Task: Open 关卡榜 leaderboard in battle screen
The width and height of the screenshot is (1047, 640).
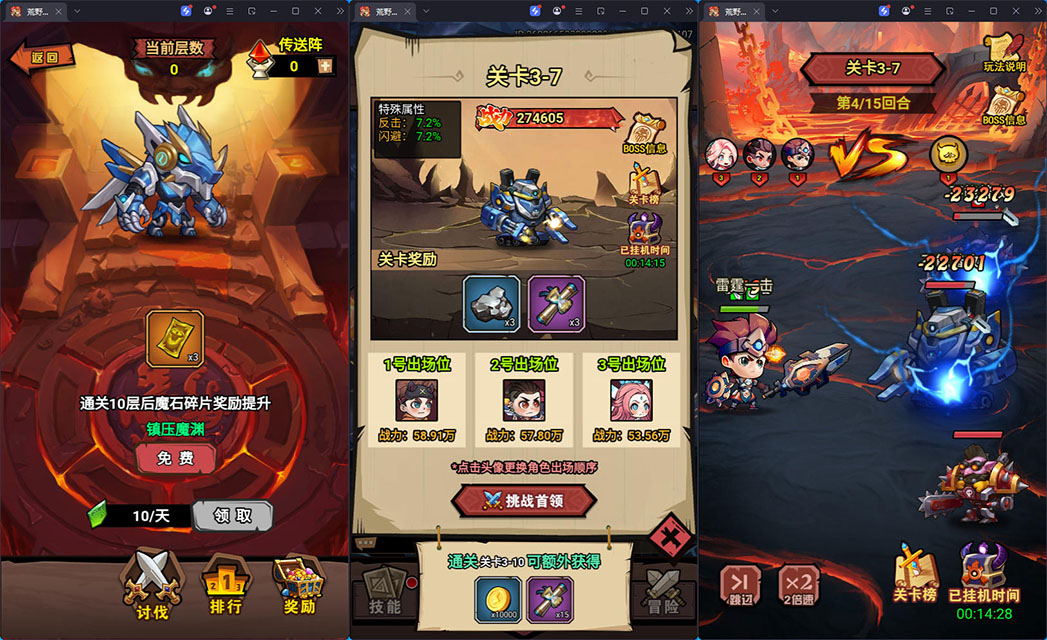Action: point(915,574)
